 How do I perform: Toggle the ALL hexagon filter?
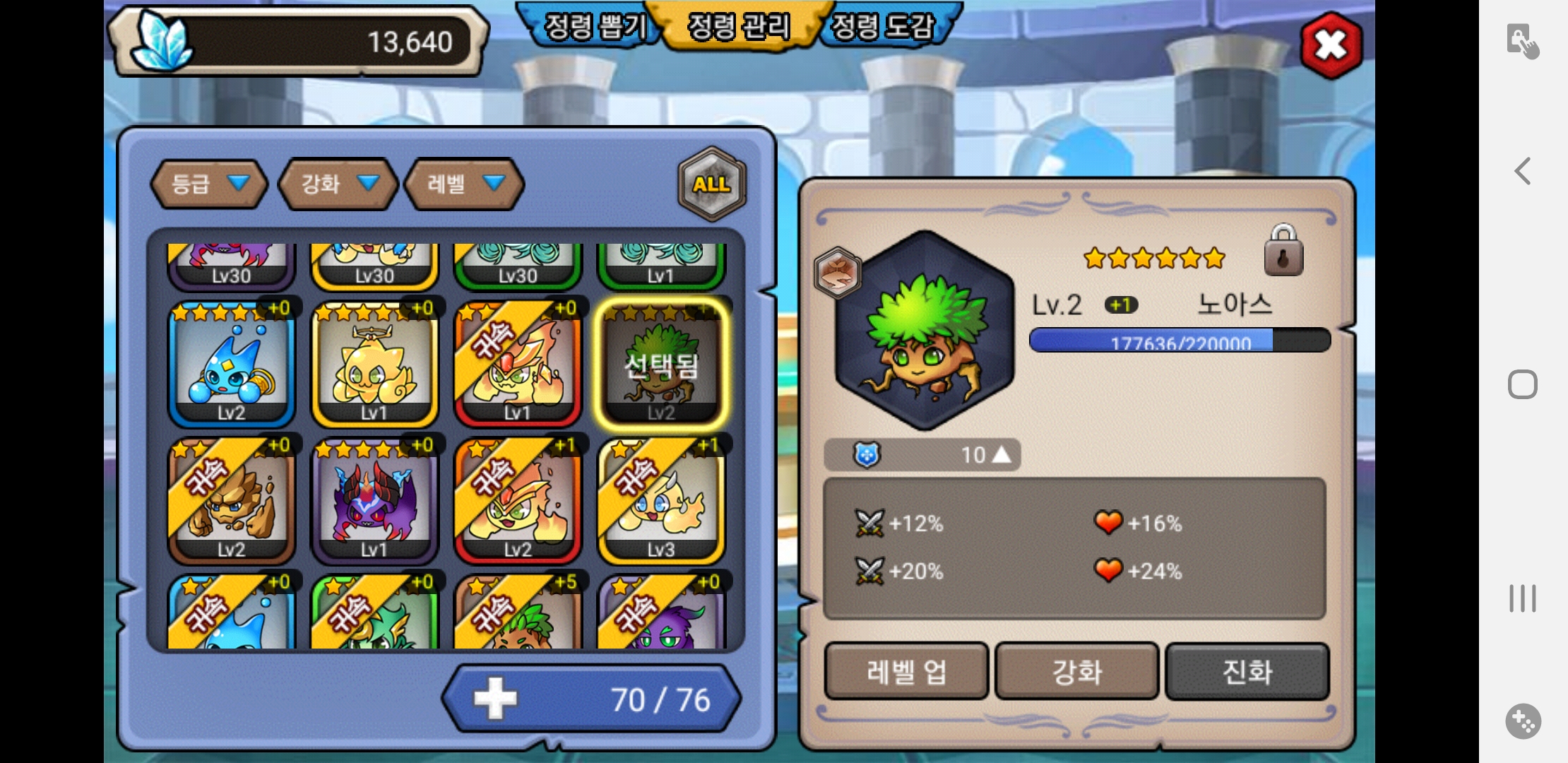tap(712, 184)
